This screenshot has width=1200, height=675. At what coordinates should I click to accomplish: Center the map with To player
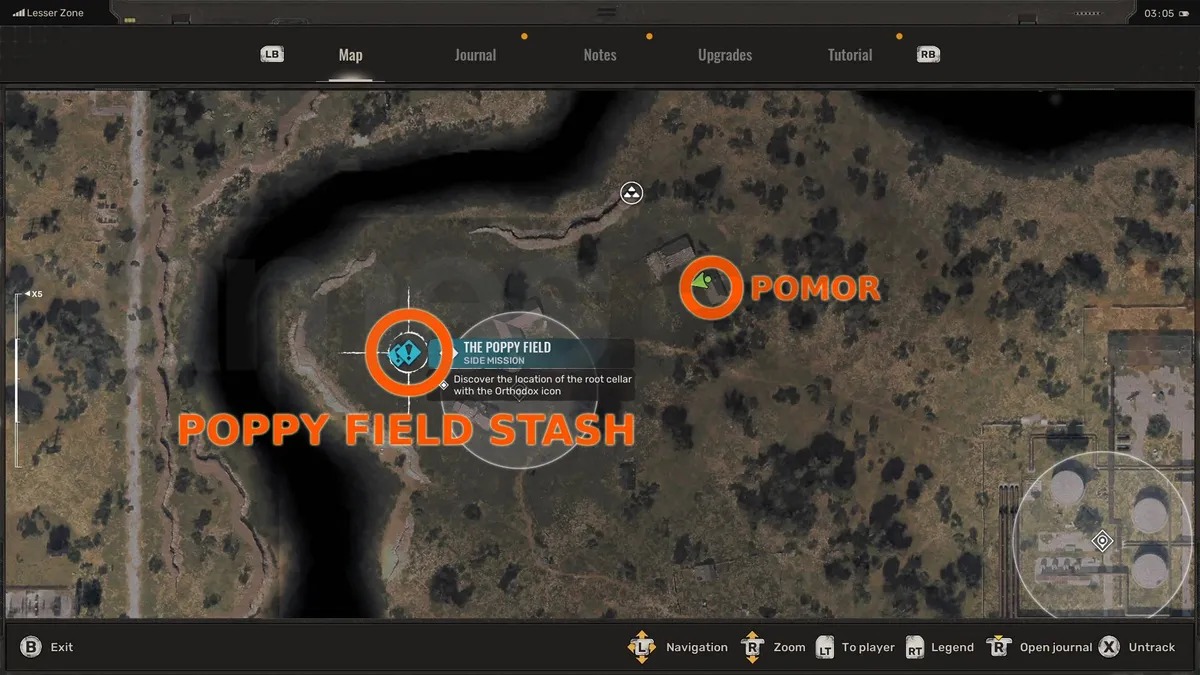coord(856,647)
